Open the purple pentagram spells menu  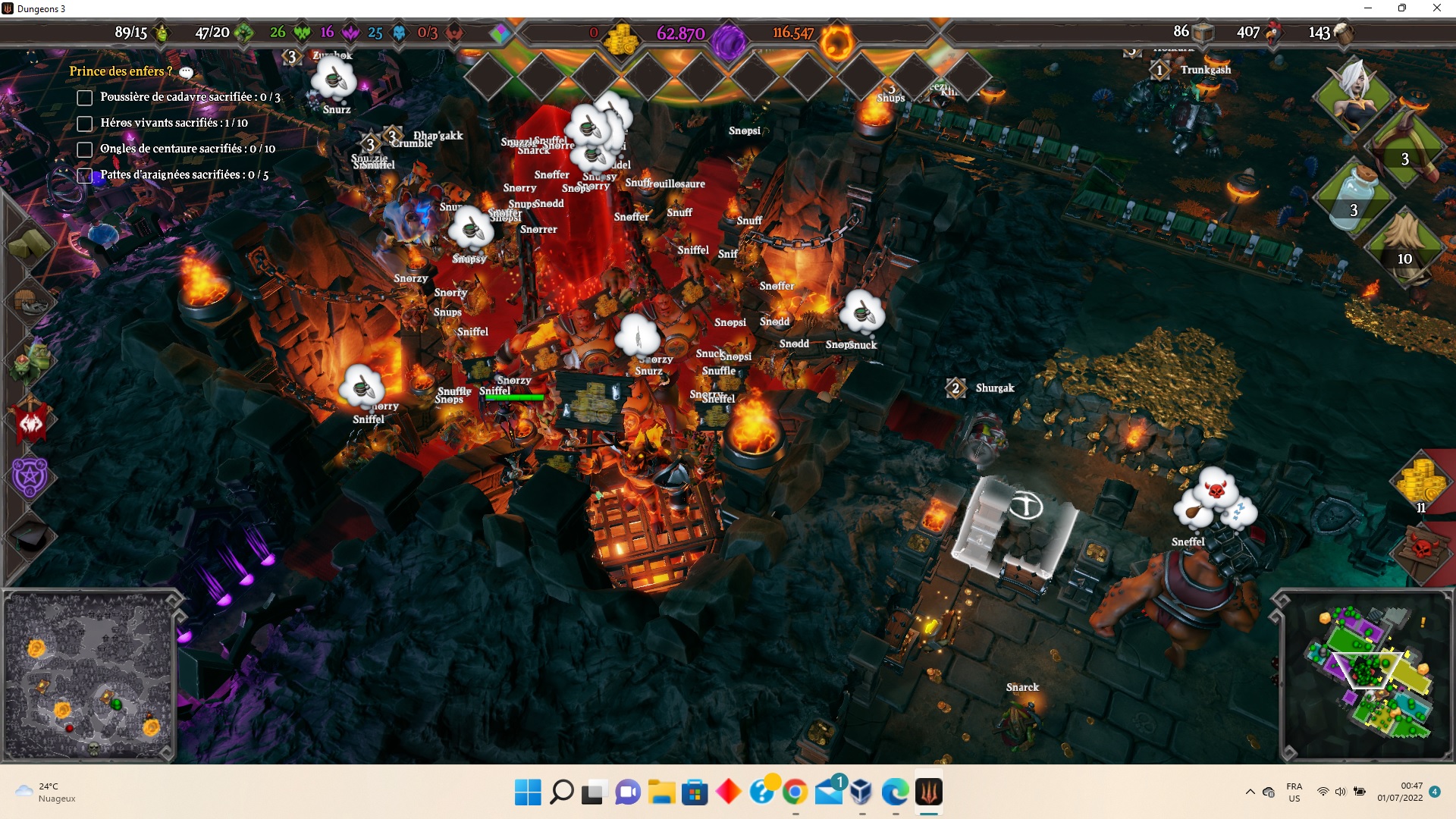click(30, 477)
